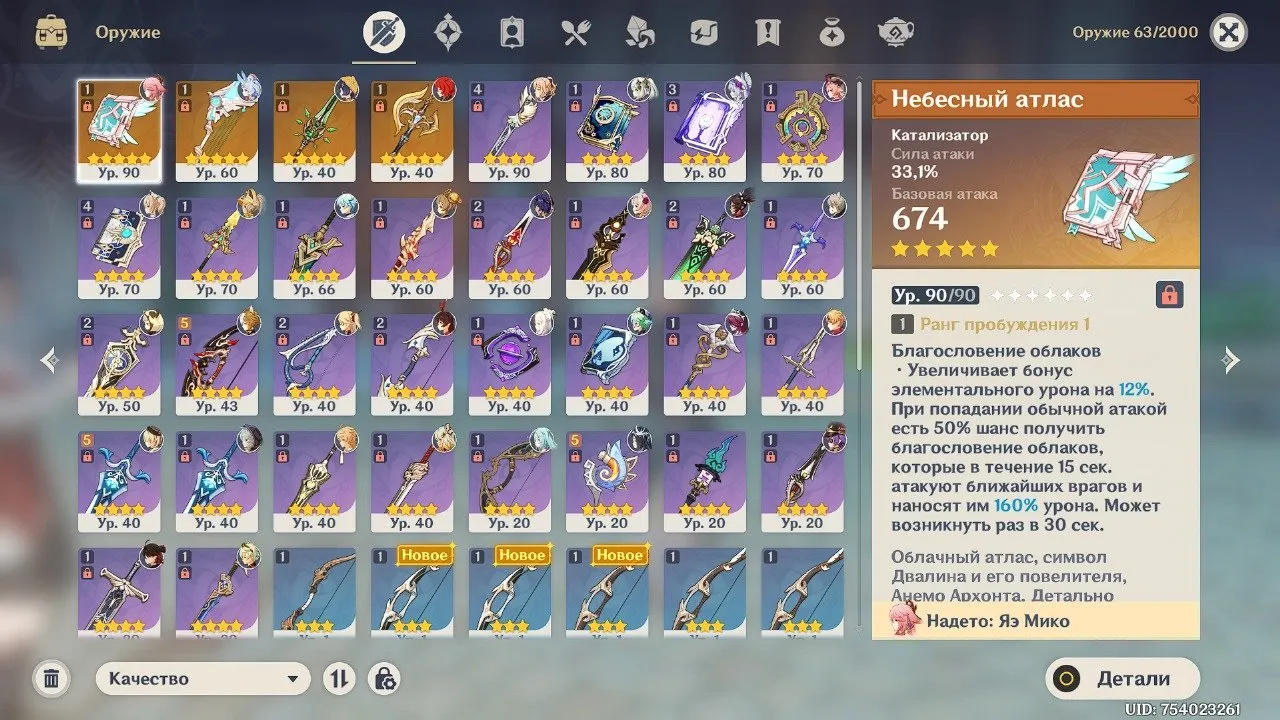Toggle the sort order direction
This screenshot has height=720, width=1280.
(339, 678)
